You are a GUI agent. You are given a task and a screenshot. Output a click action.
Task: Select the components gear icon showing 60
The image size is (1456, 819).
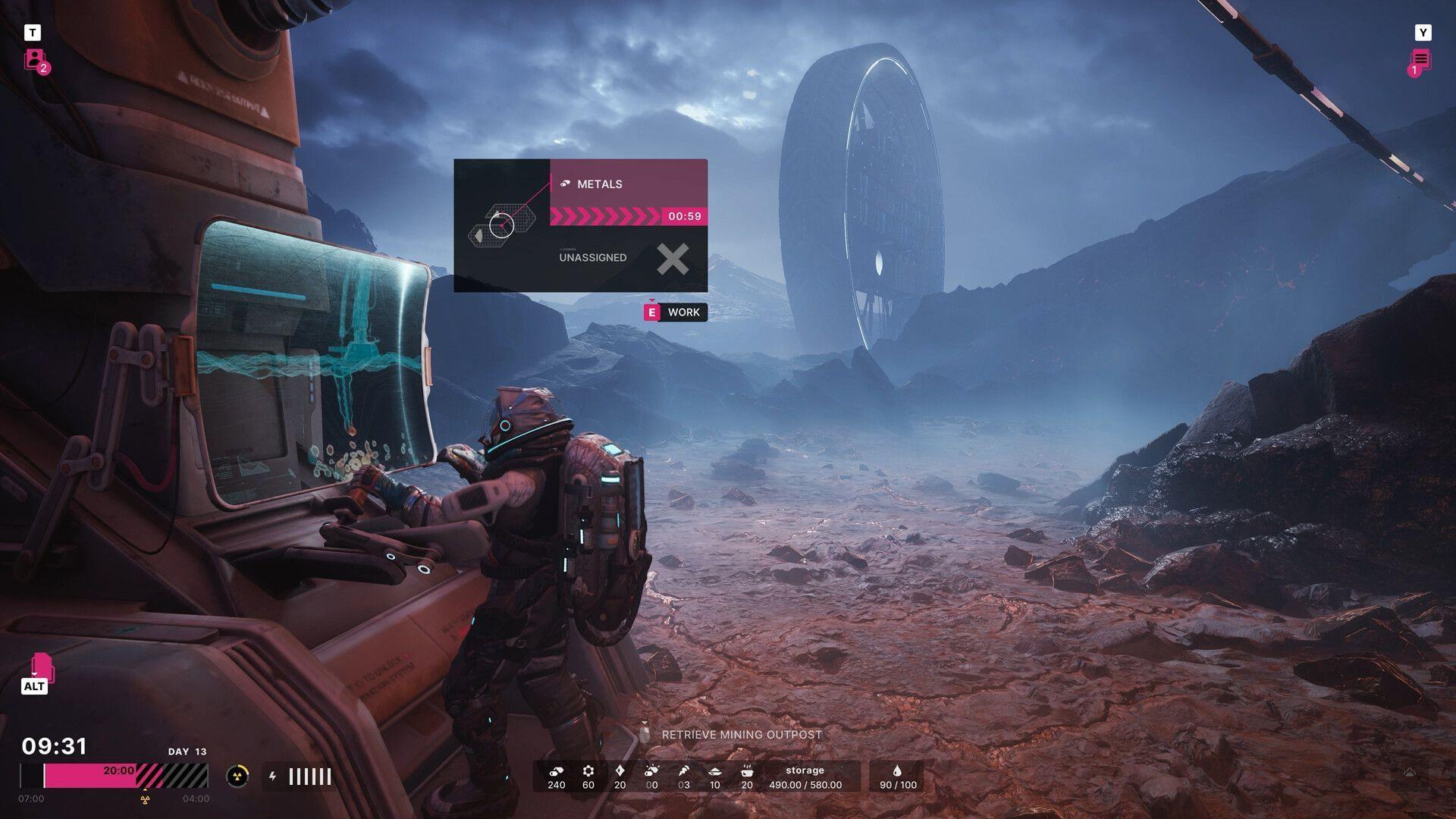coord(588,770)
